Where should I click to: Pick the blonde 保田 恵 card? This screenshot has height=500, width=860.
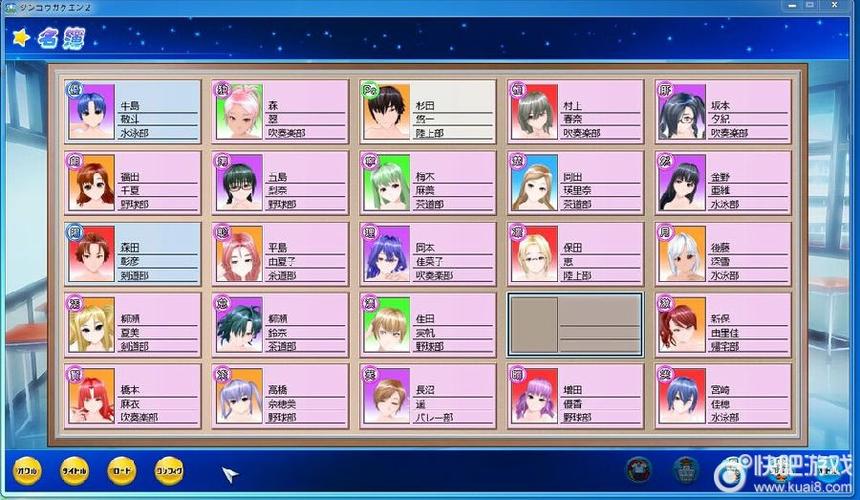(575, 253)
